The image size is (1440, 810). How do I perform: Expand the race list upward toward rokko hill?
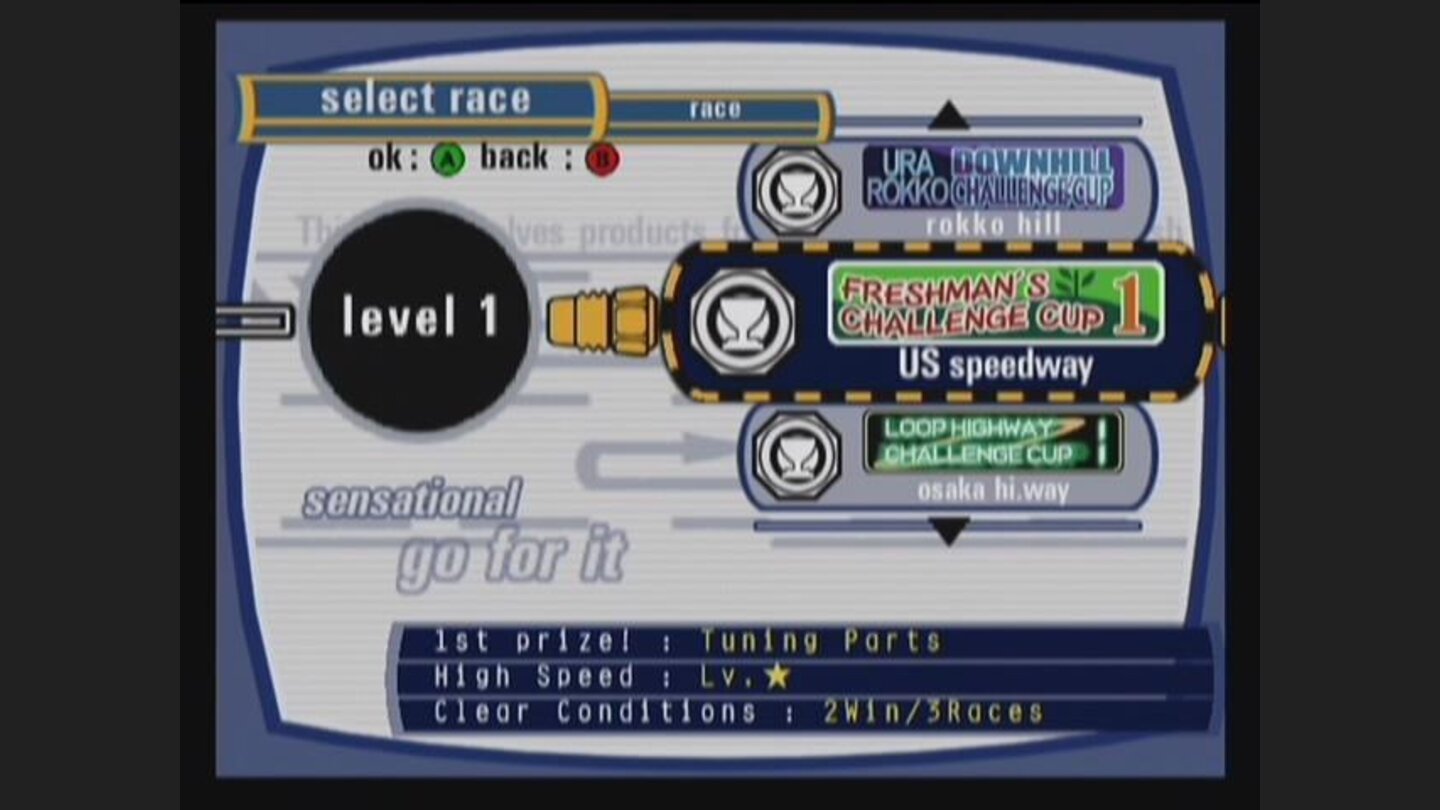[x=947, y=115]
